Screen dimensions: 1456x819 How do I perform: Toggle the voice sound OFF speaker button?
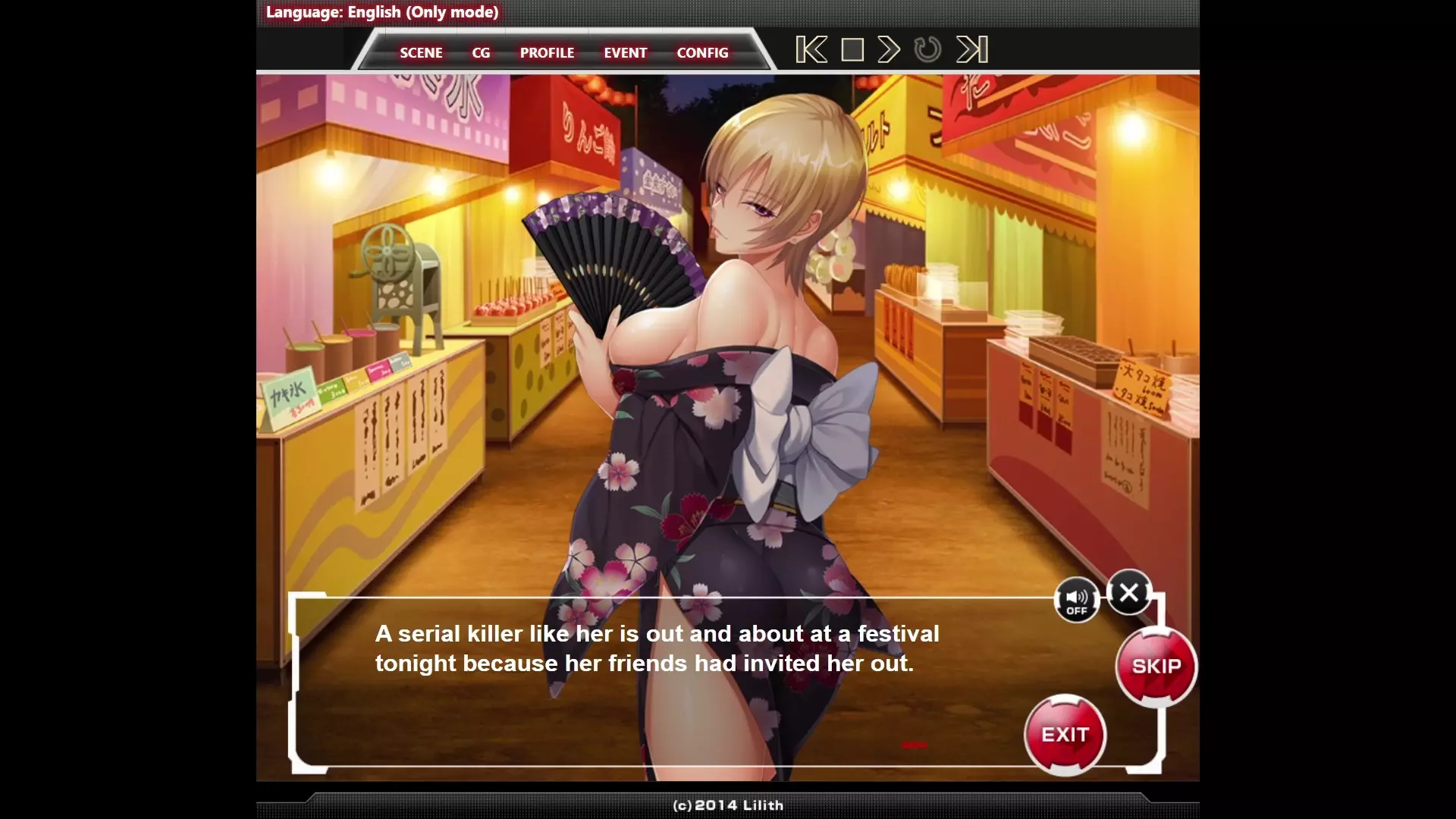[1076, 601]
